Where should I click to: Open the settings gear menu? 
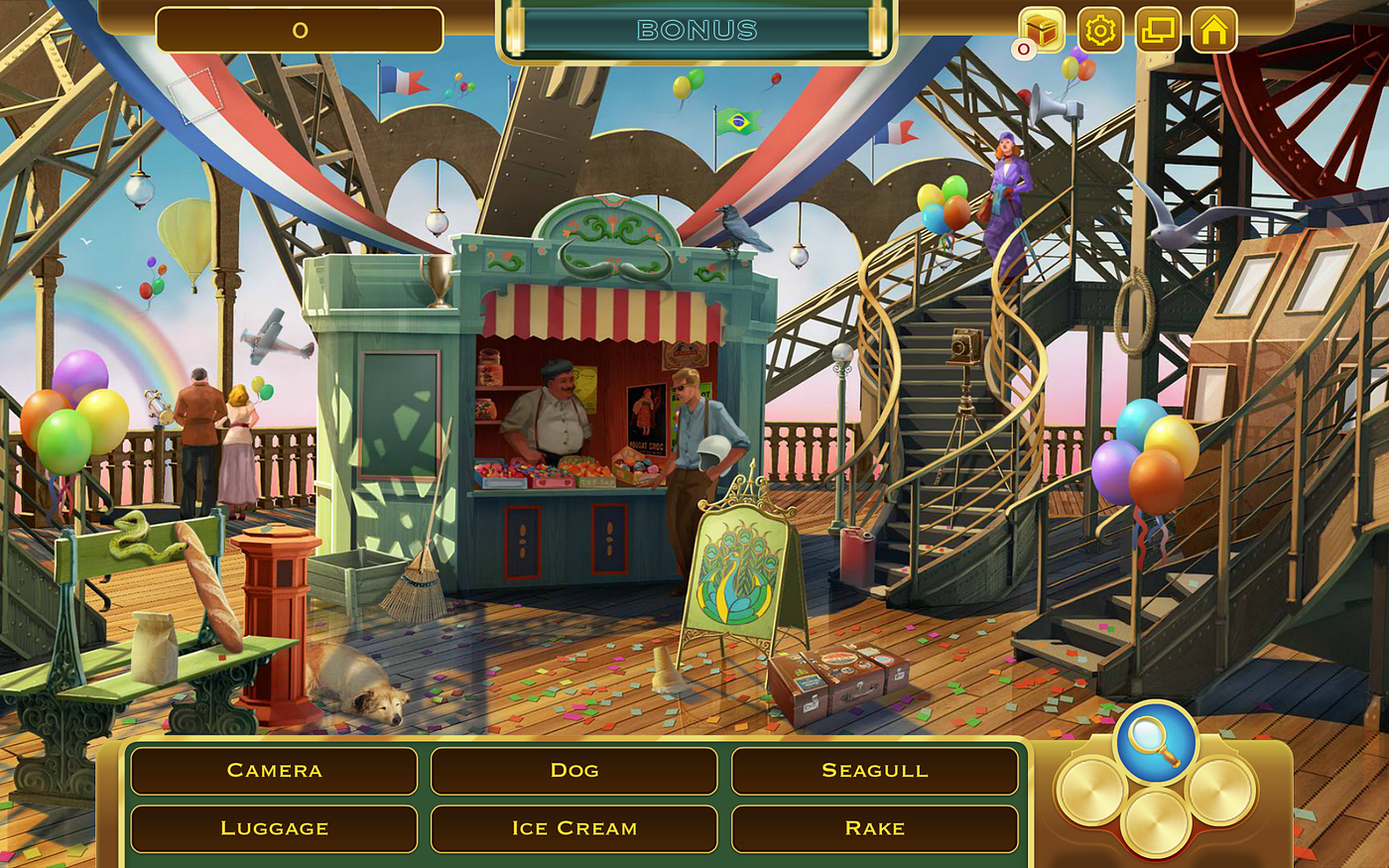(x=1099, y=31)
